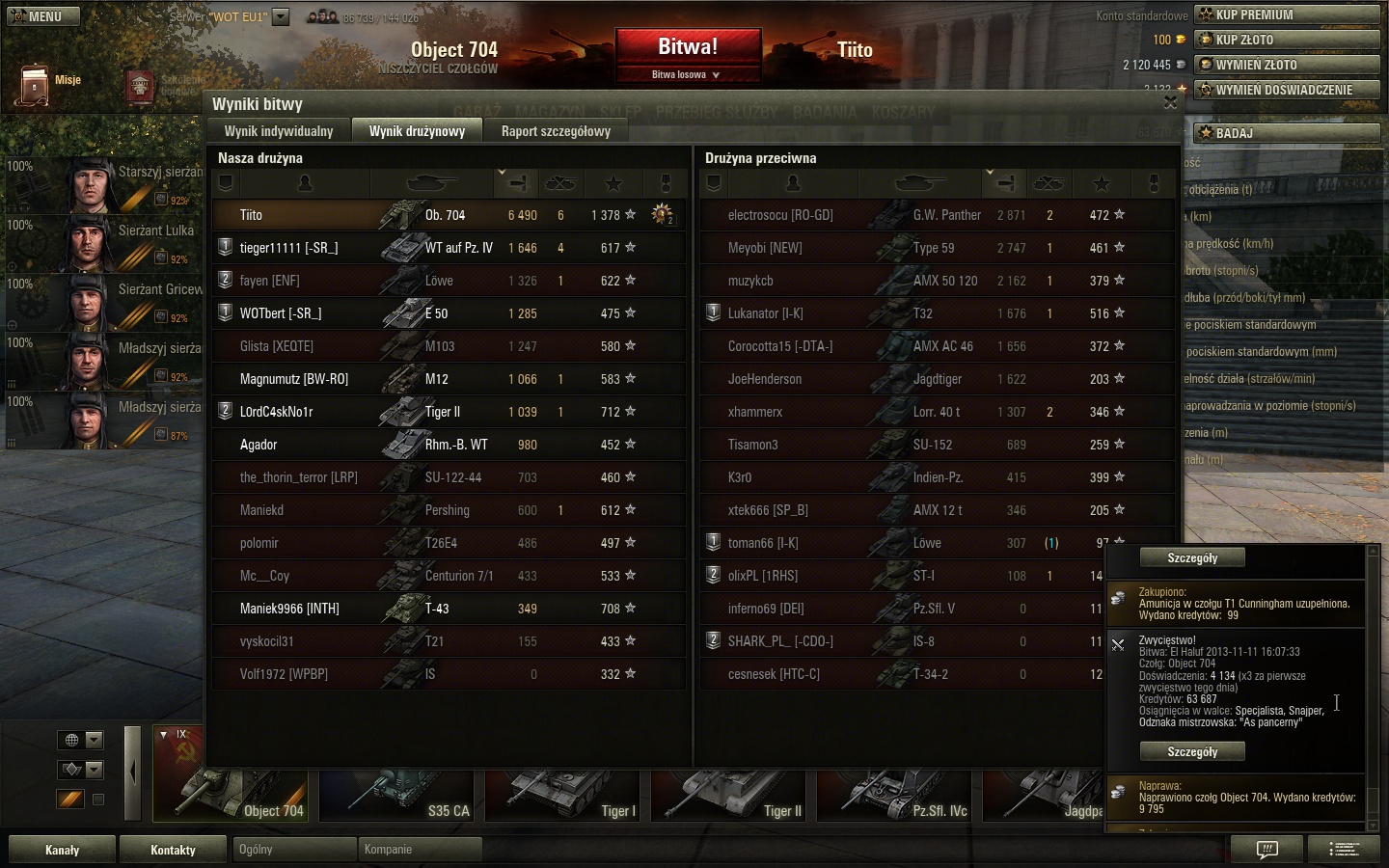Viewport: 1389px width, 868px height.
Task: Open the Kontakty contacts button
Action: [174, 850]
